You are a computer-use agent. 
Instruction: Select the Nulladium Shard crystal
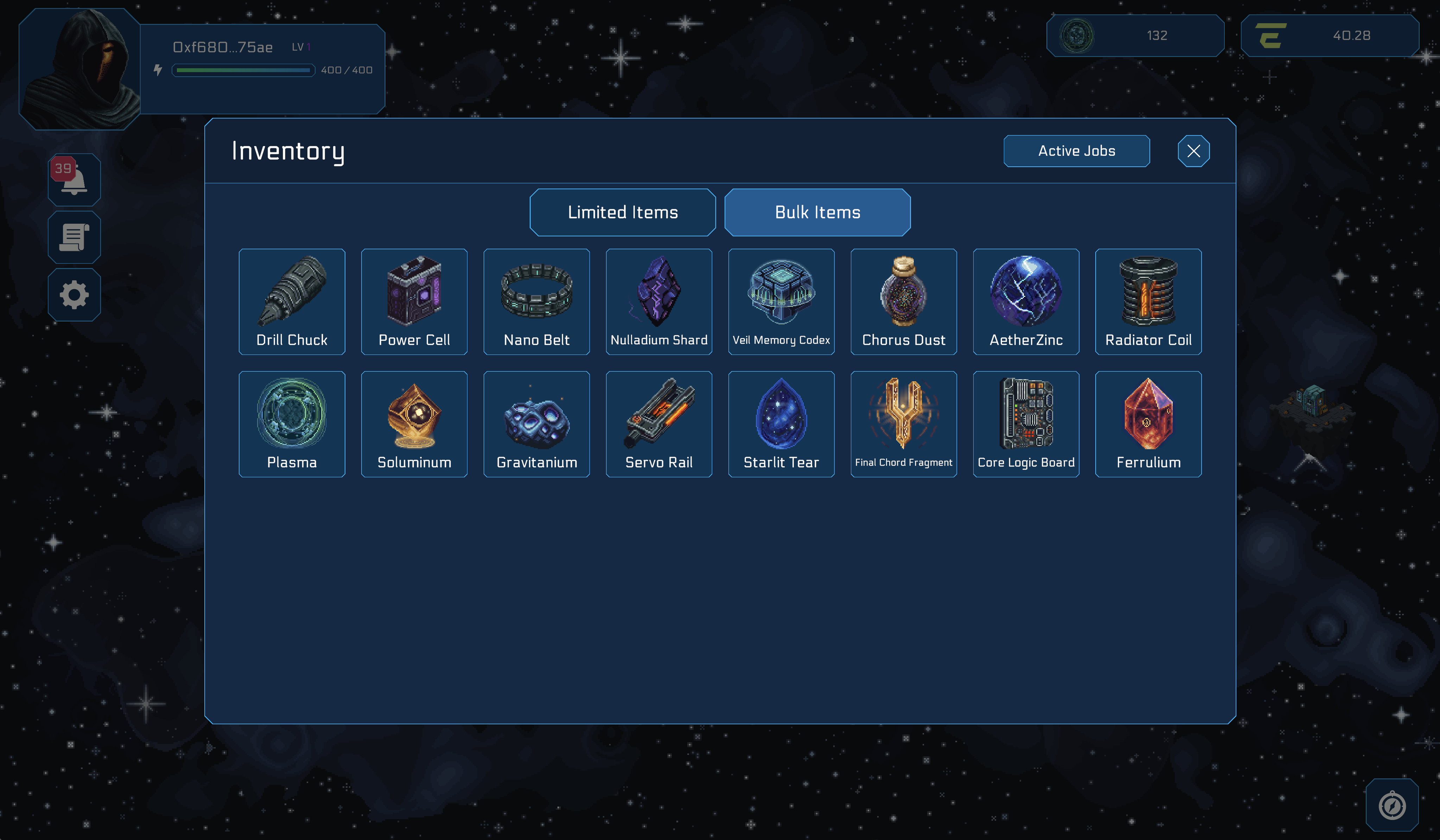coord(658,302)
